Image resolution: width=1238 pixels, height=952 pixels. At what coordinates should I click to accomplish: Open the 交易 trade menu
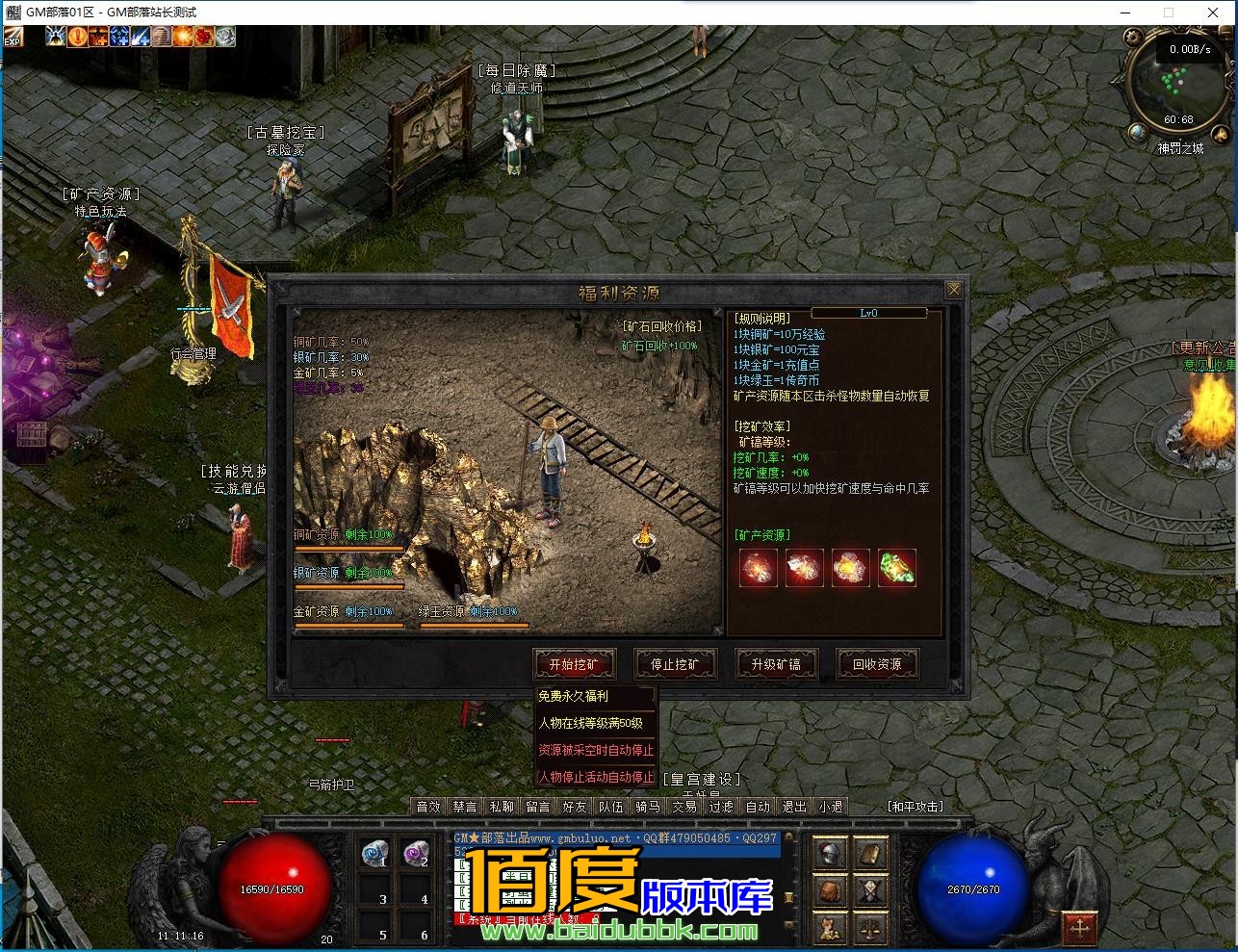tap(685, 807)
